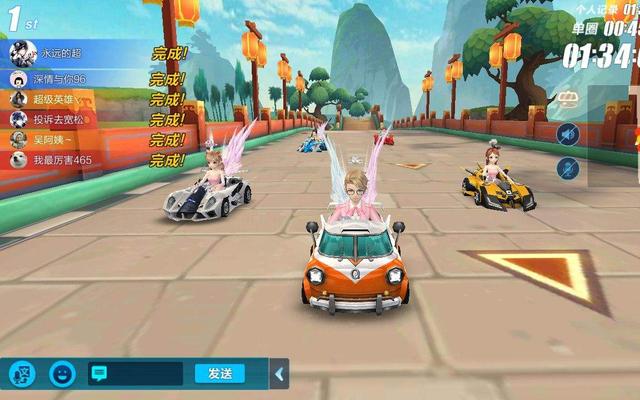Open the smiley emoji picker
Image resolution: width=640 pixels, height=400 pixels.
[62, 374]
